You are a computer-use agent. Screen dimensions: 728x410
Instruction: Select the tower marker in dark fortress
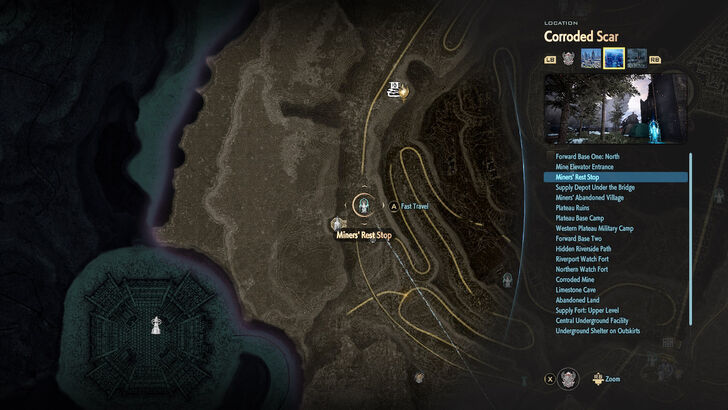tap(154, 324)
